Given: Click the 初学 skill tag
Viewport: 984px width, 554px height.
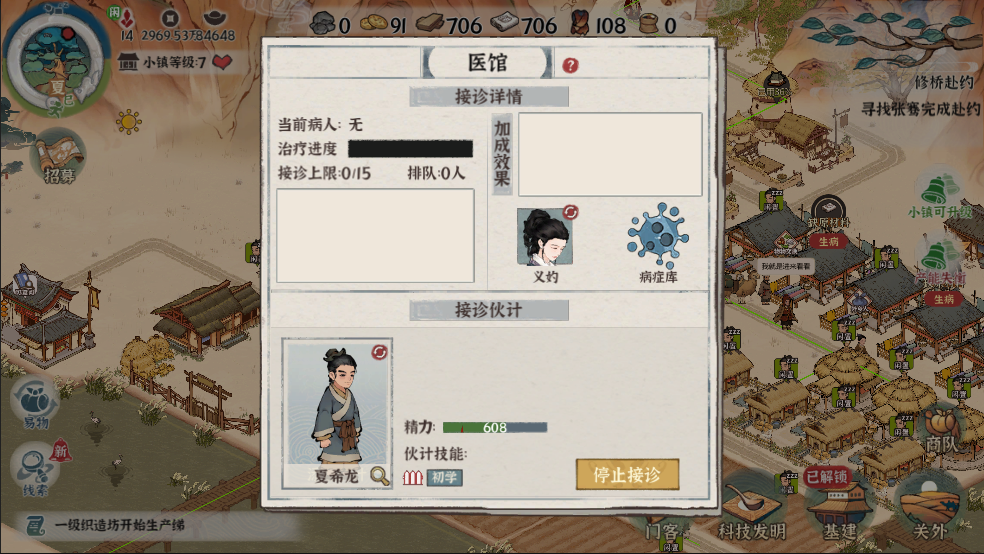Looking at the screenshot, I should pyautogui.click(x=444, y=477).
